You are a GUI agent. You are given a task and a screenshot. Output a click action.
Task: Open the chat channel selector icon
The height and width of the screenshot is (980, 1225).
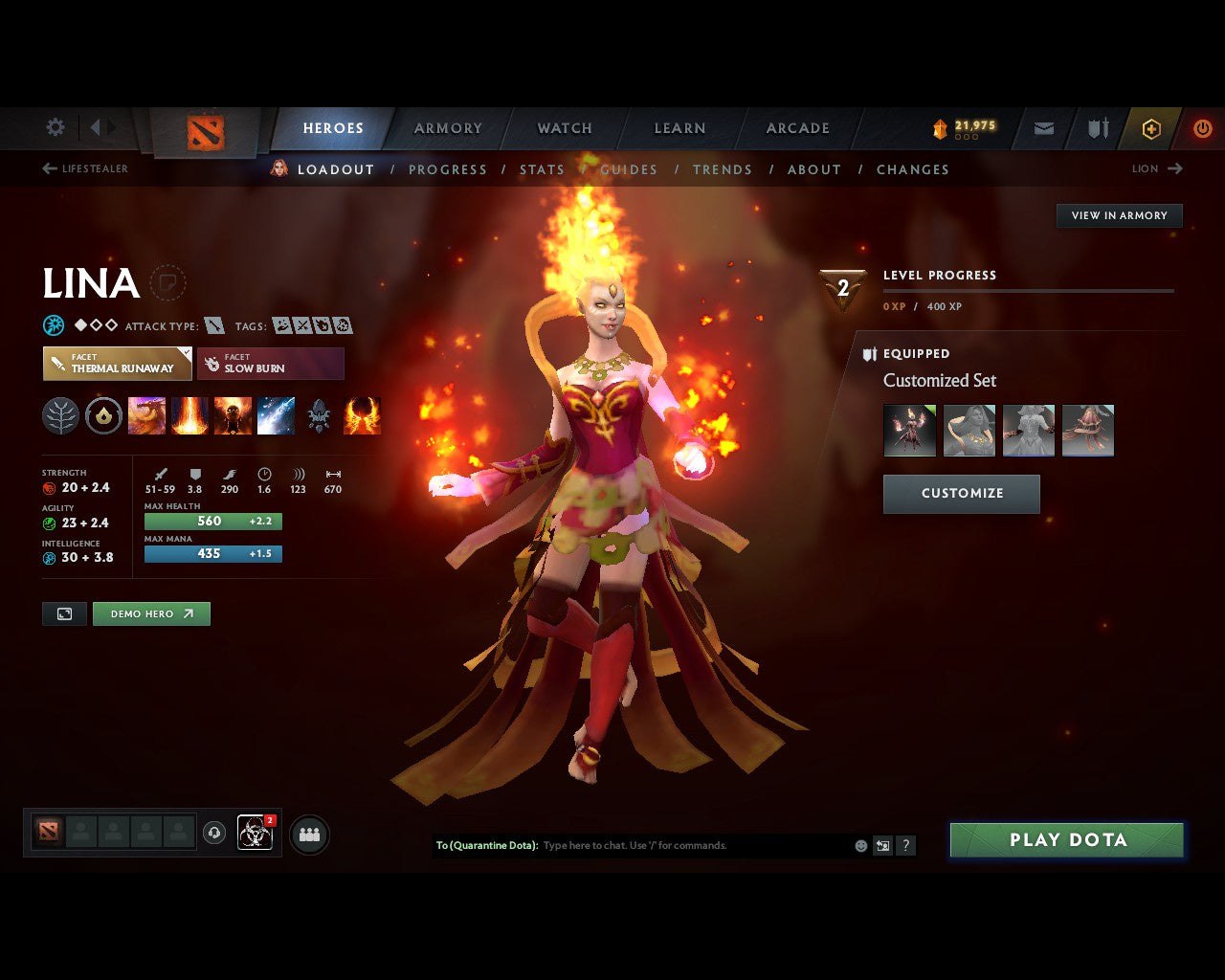pyautogui.click(x=882, y=845)
